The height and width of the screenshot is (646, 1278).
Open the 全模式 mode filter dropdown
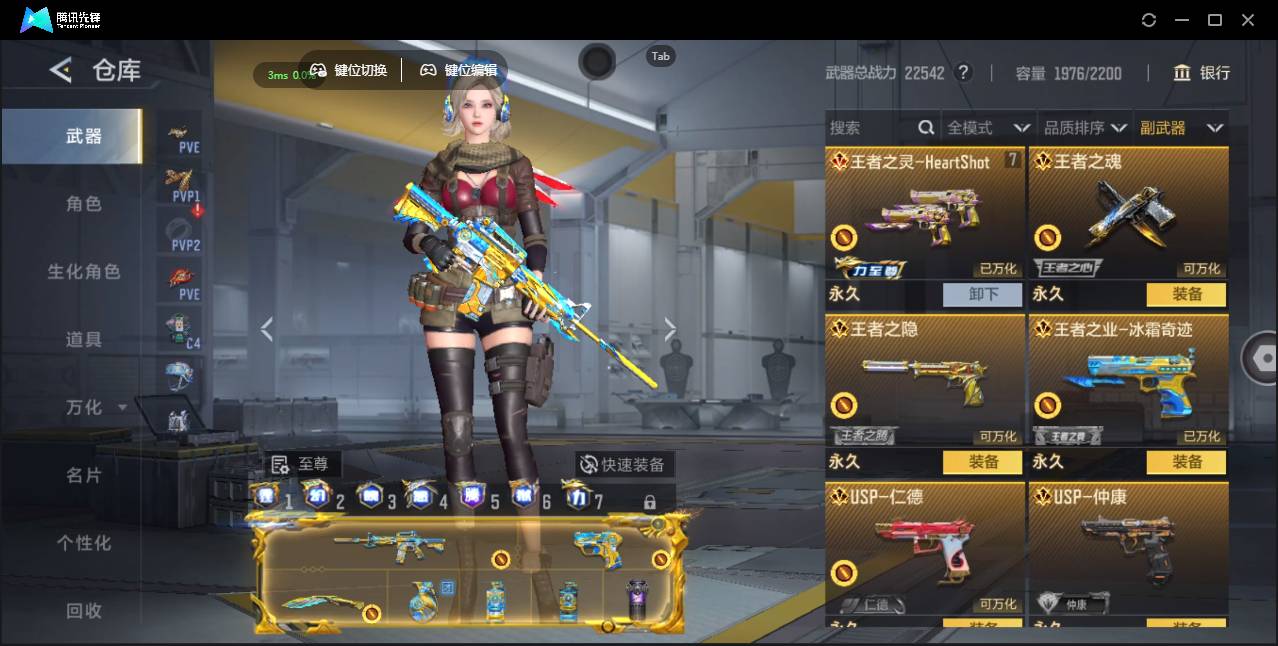click(988, 128)
